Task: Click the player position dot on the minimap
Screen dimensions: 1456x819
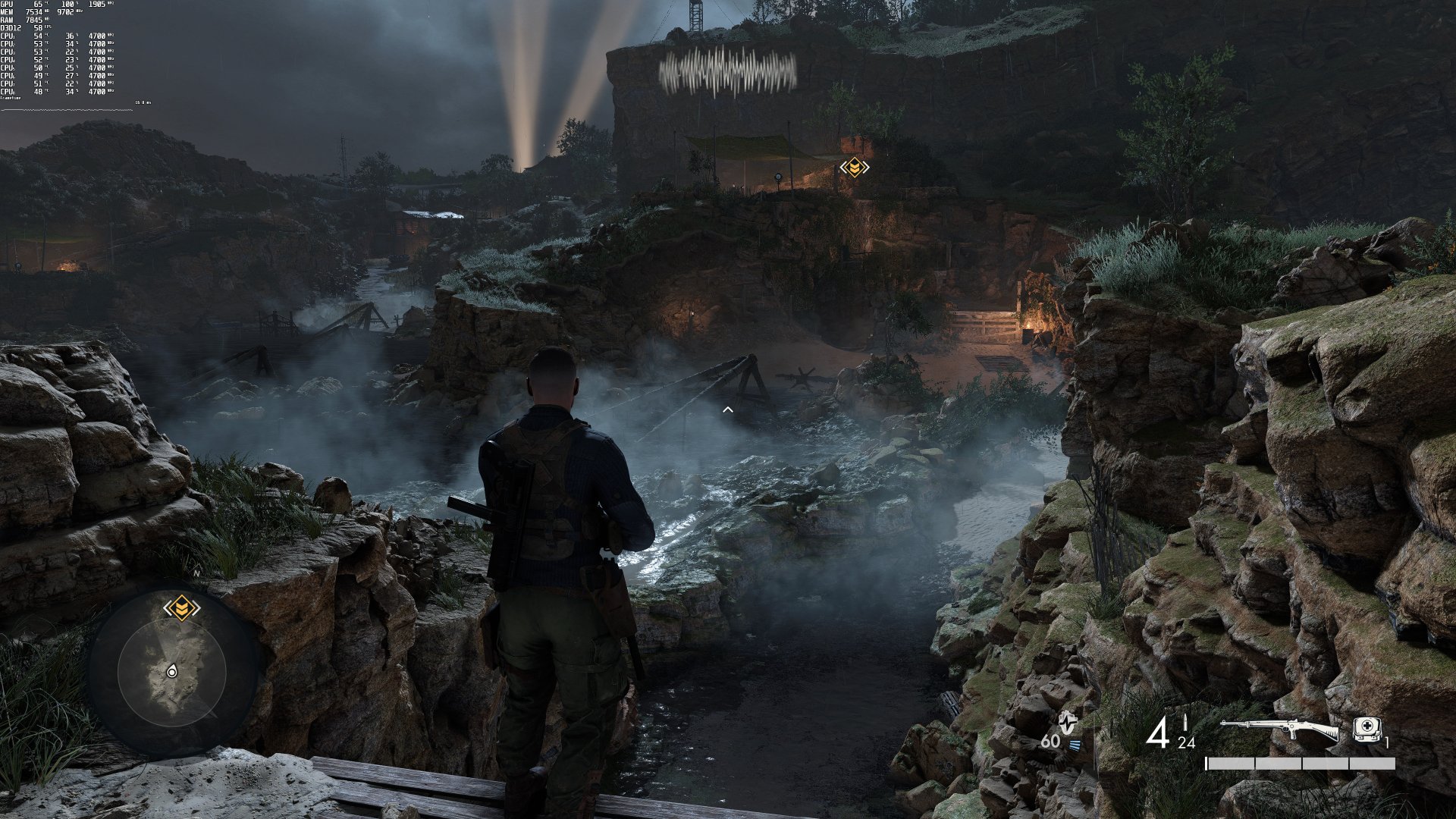Action: pos(173,671)
